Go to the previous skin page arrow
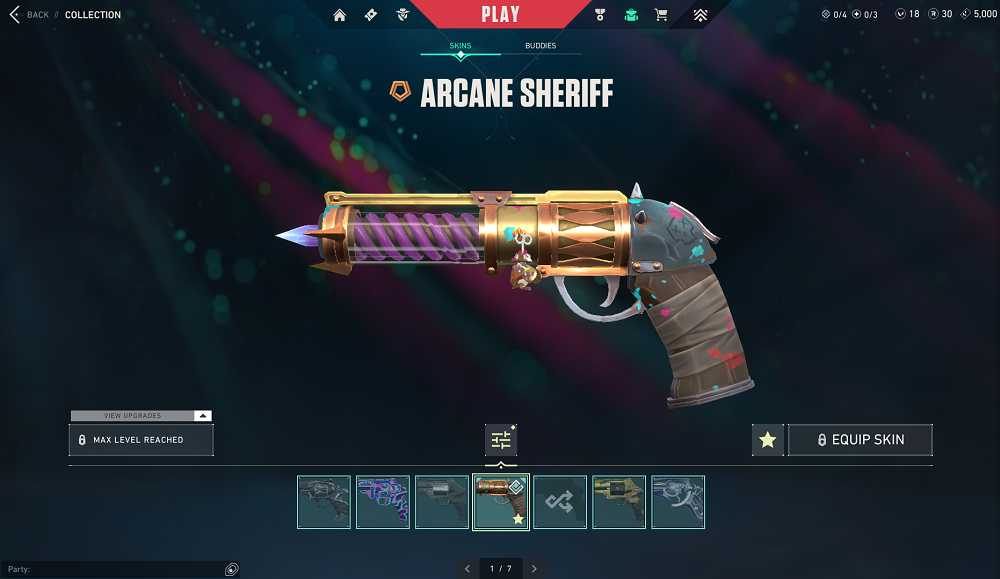The width and height of the screenshot is (1000, 579). [x=467, y=569]
